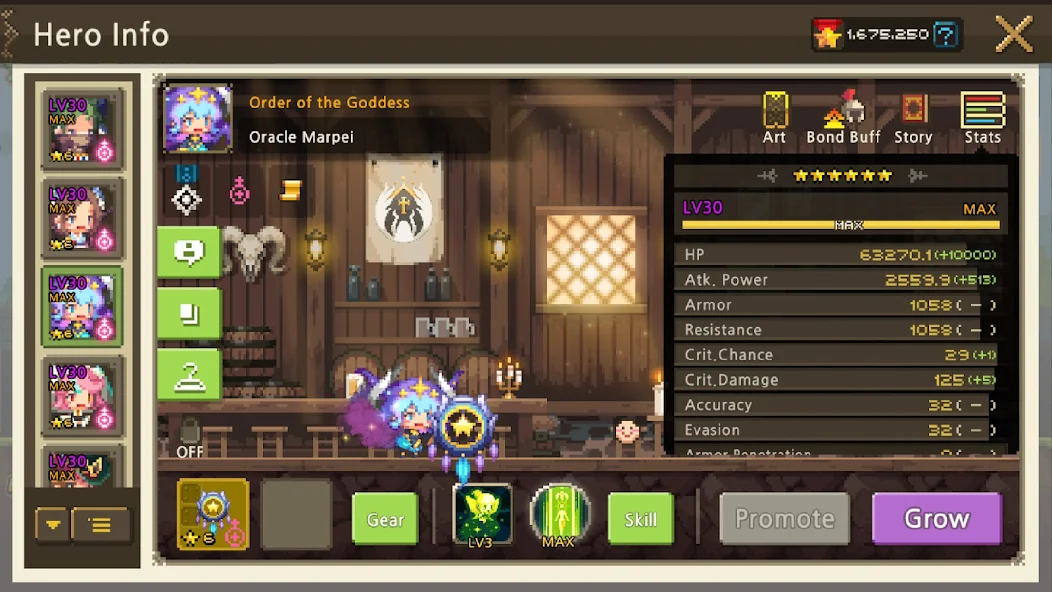
Task: Select the equipped star shield gear slot
Action: tap(213, 514)
